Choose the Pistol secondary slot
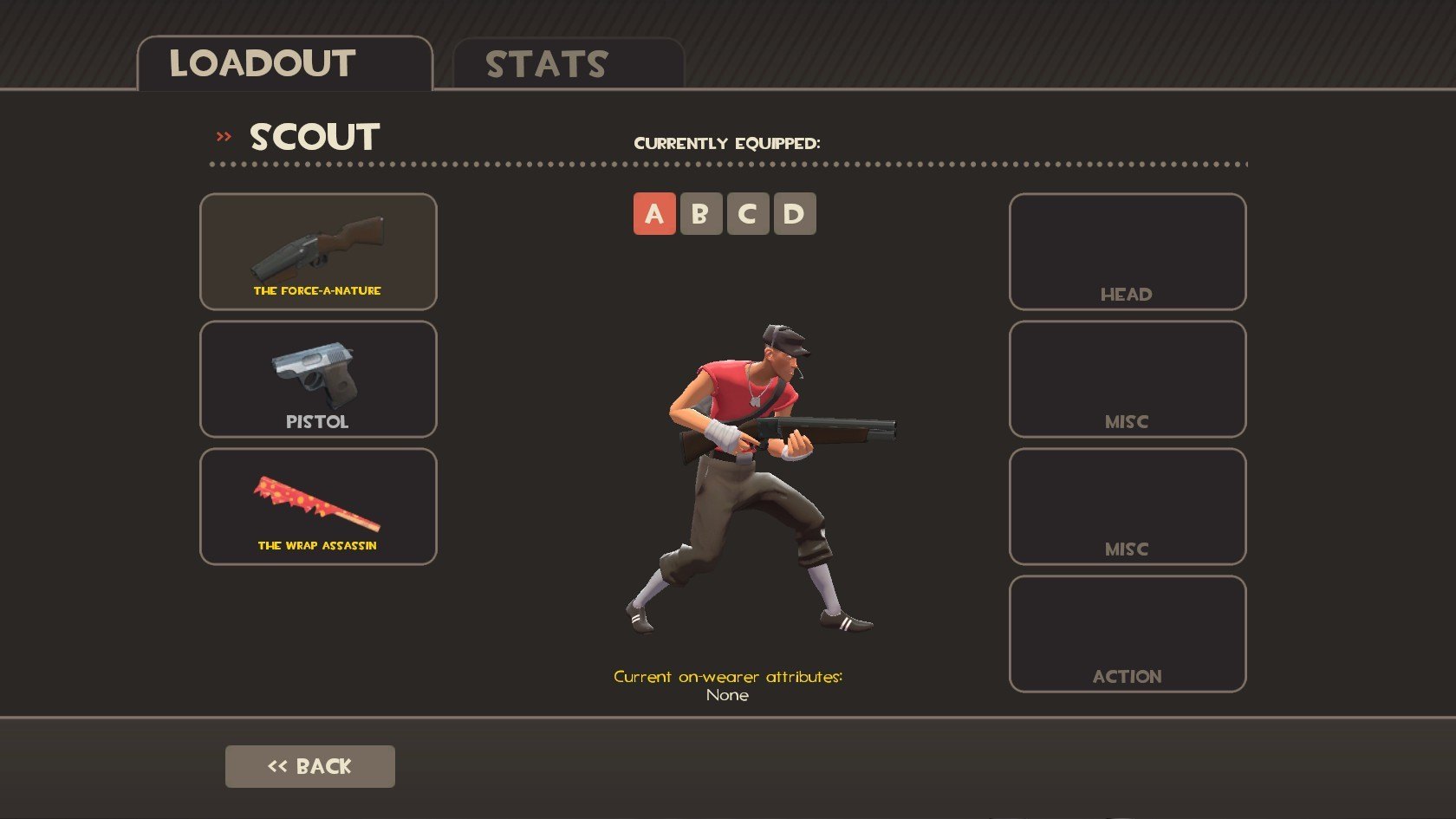This screenshot has width=1456, height=819. point(318,379)
